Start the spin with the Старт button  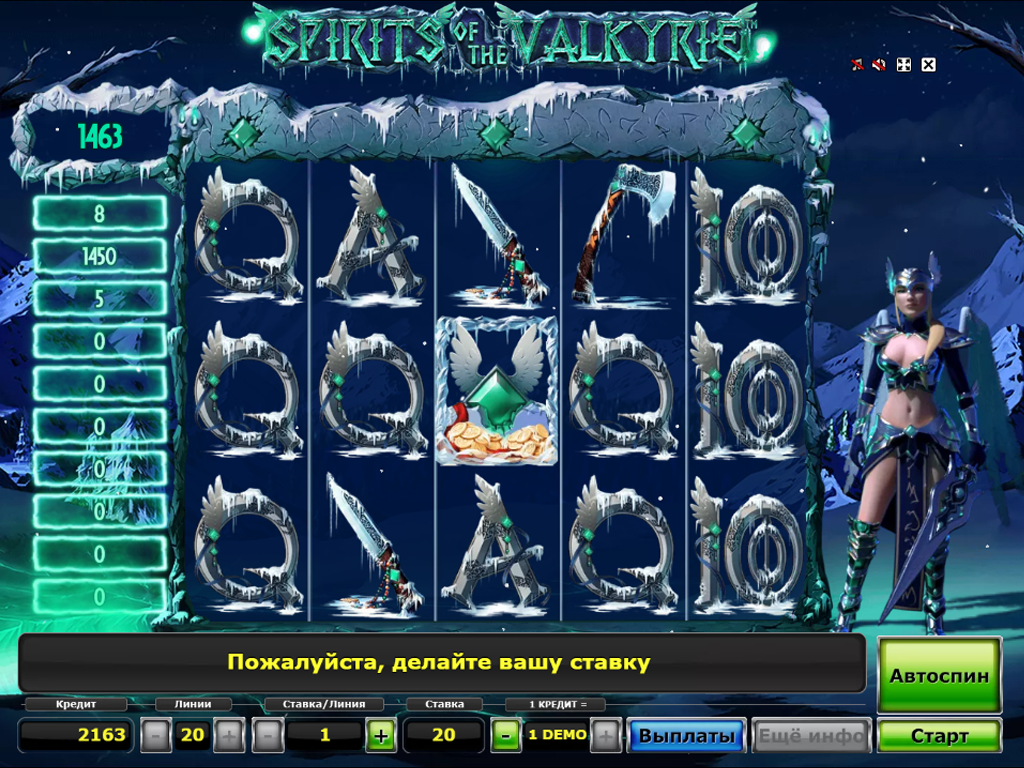point(939,736)
